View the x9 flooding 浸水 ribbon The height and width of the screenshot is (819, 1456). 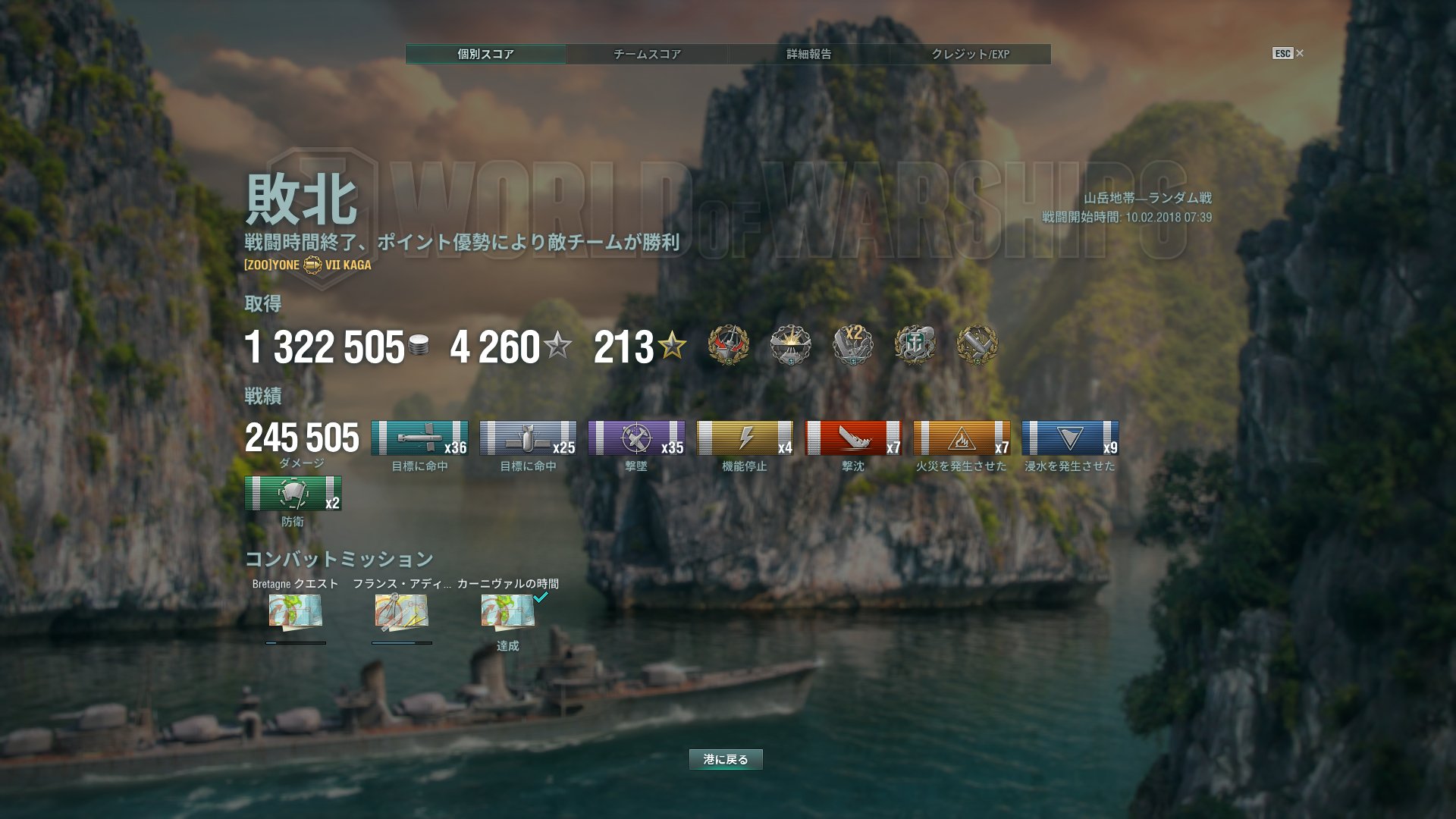pos(1070,438)
